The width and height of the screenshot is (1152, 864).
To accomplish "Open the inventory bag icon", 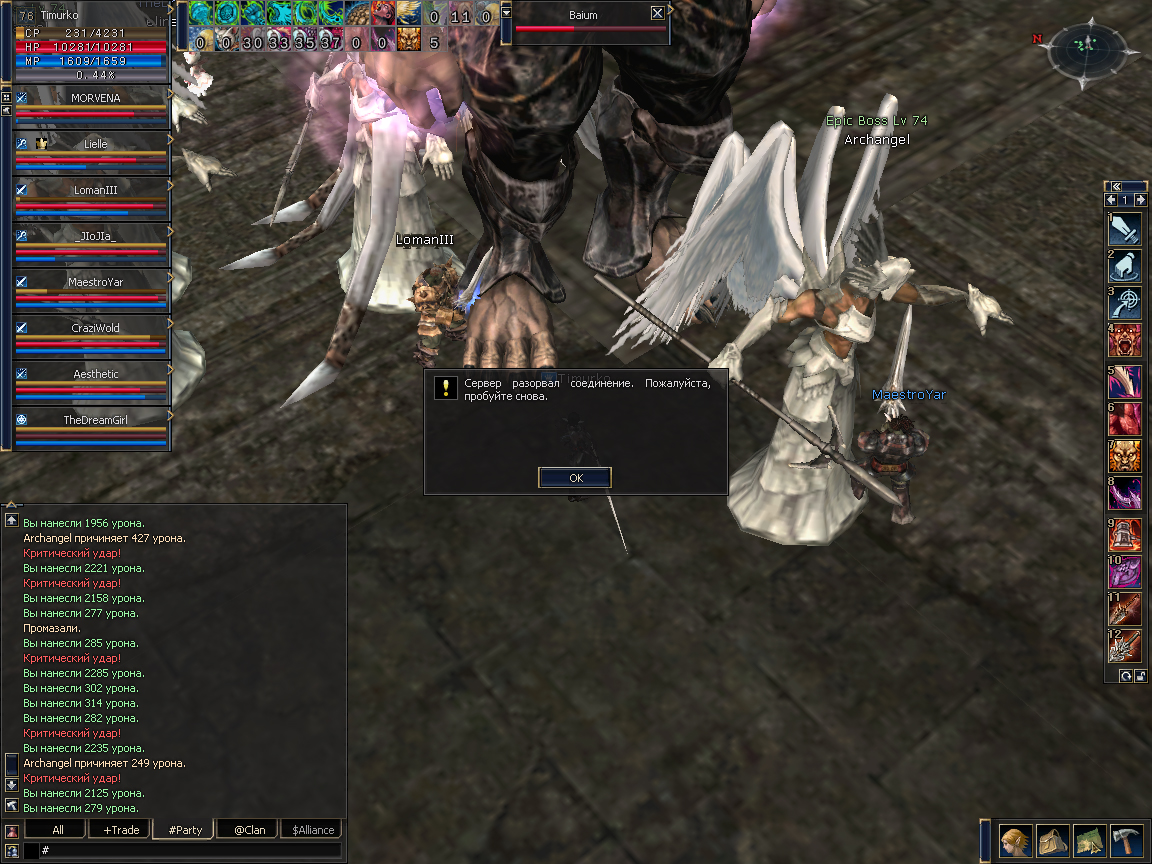I will (1053, 839).
